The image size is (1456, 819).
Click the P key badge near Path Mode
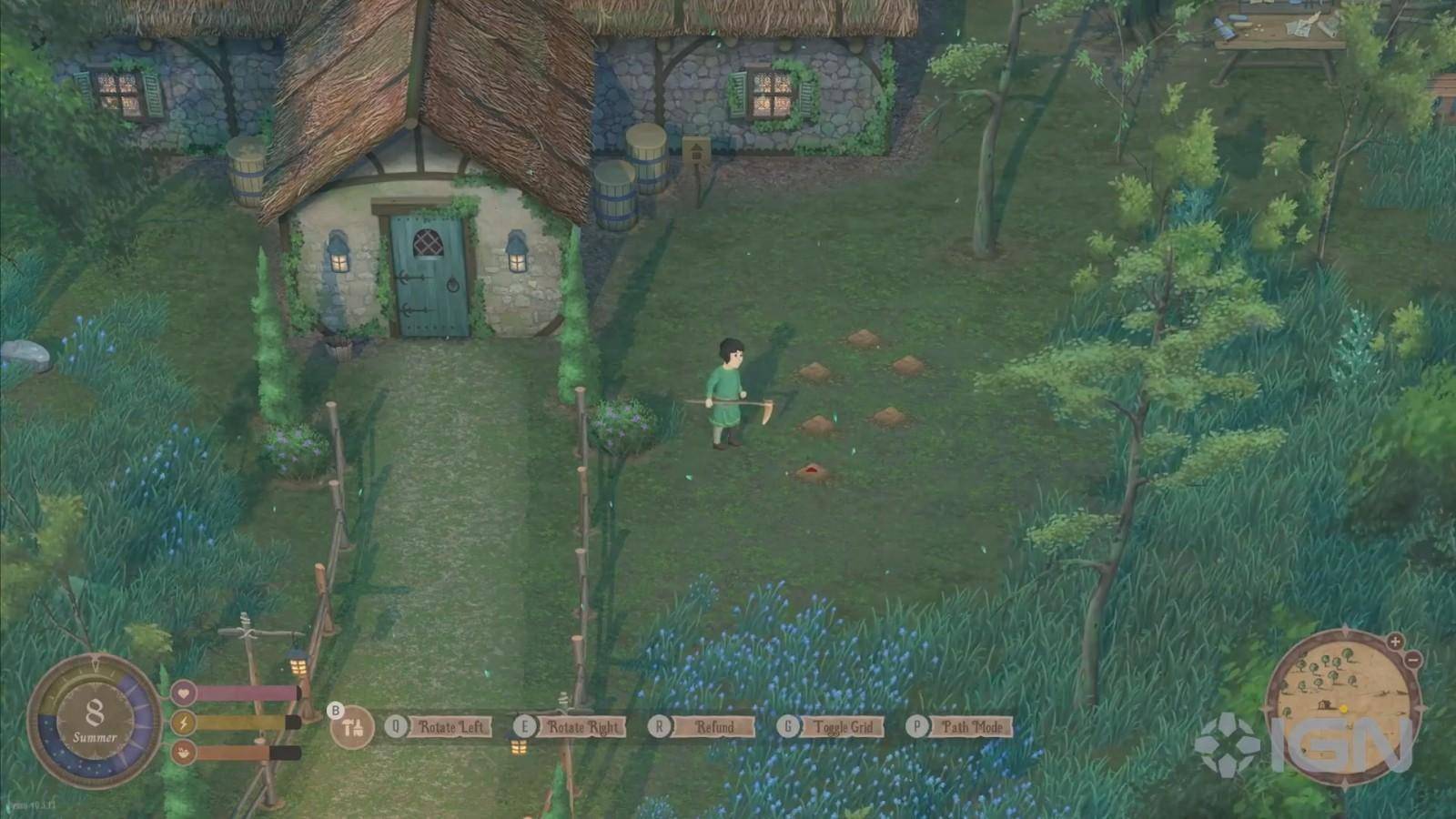coord(918,727)
